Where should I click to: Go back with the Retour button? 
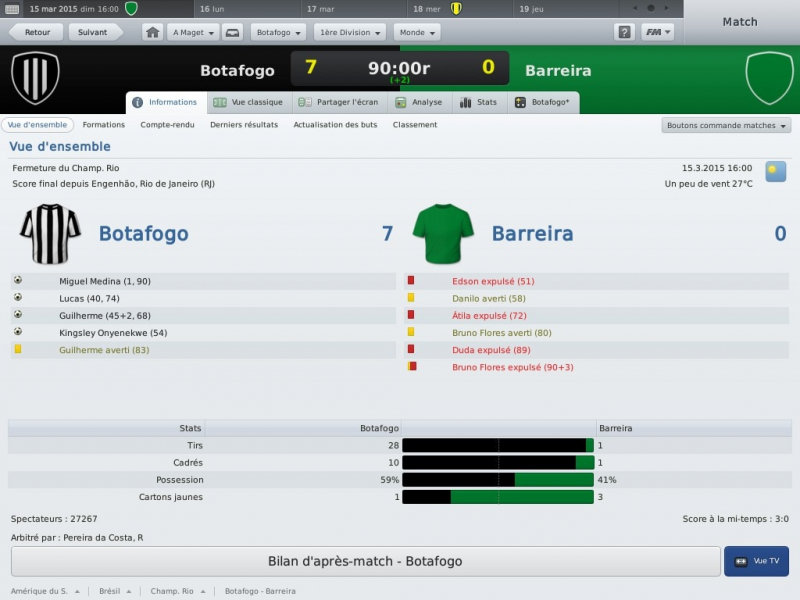pos(35,32)
